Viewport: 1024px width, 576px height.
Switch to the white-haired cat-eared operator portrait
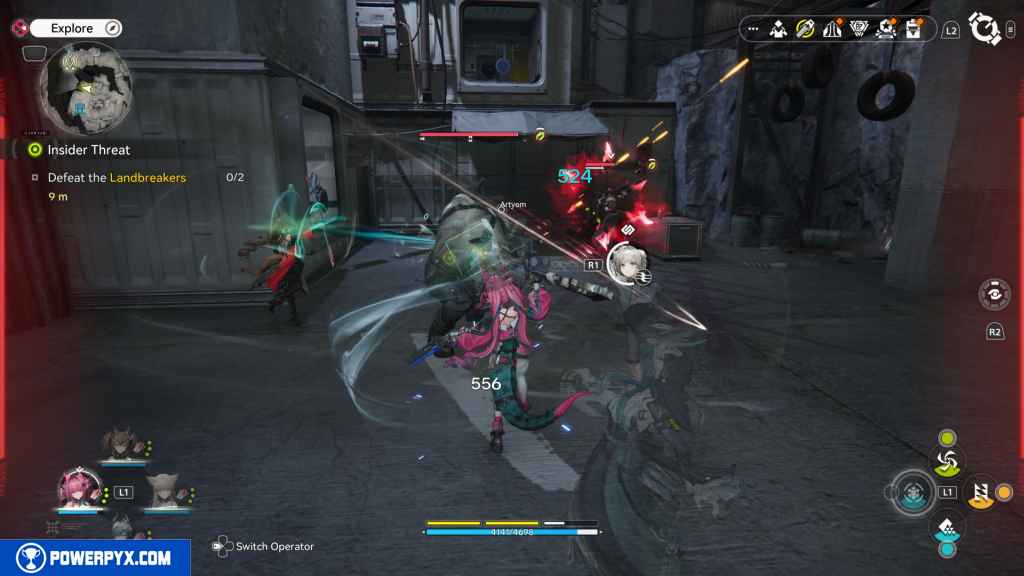click(x=162, y=492)
